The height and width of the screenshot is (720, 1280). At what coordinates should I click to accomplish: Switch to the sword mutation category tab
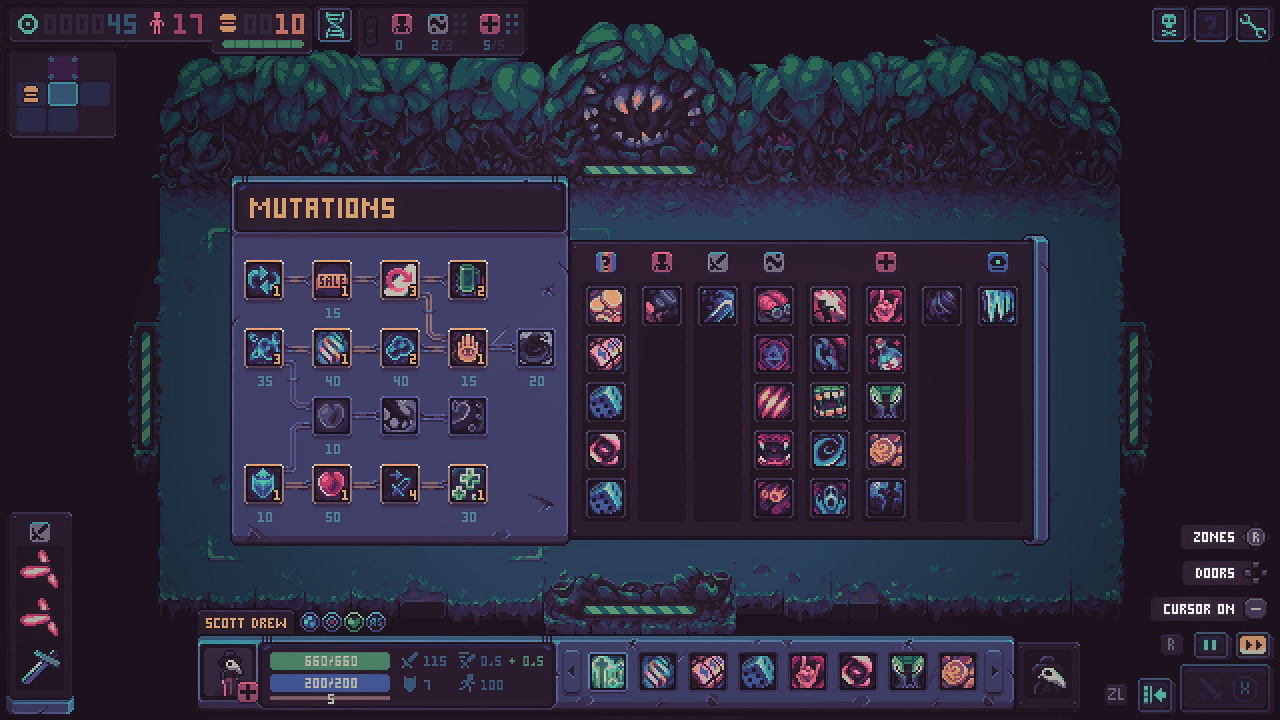(717, 263)
